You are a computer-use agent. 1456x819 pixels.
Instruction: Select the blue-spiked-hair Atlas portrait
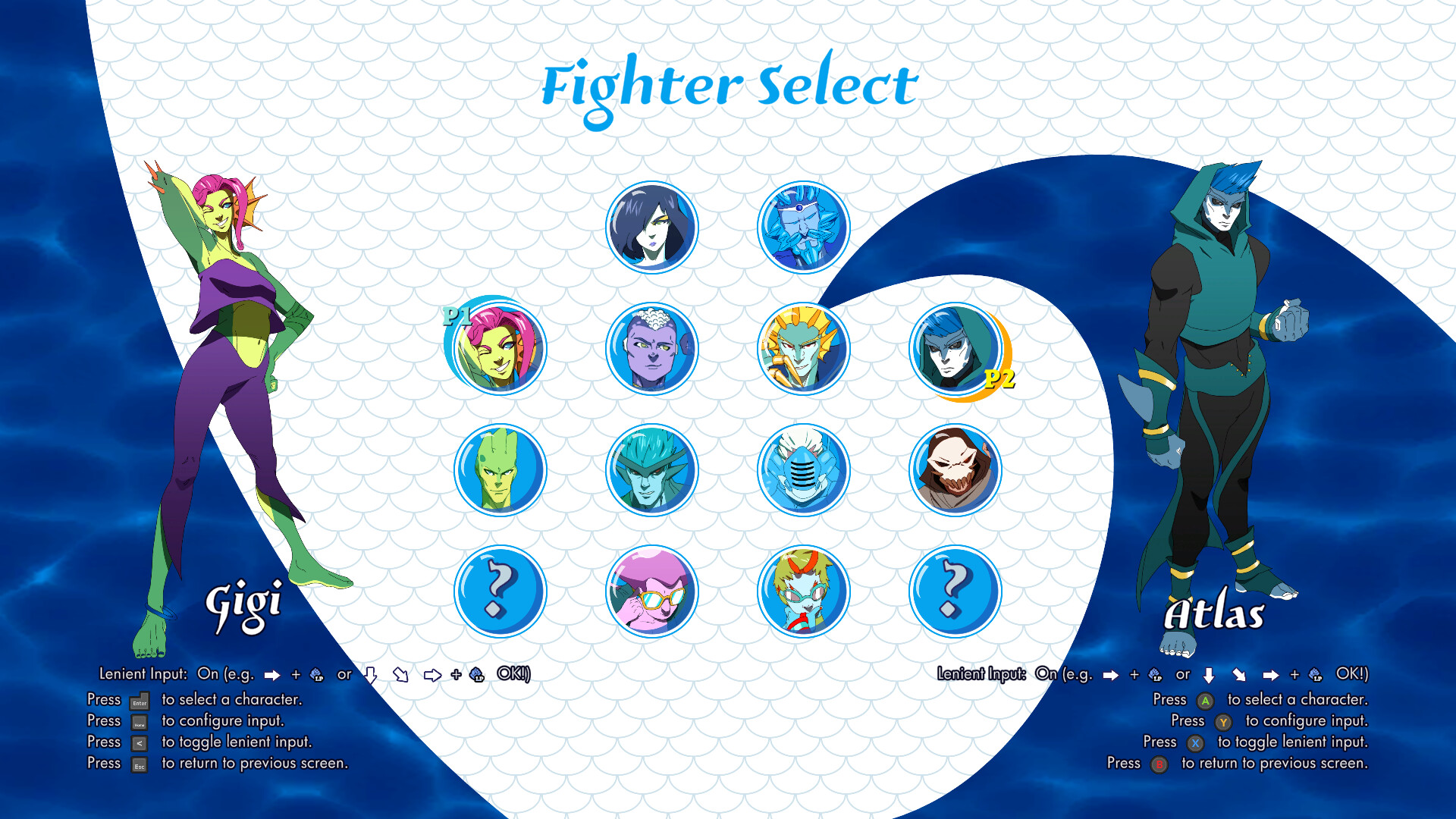(x=955, y=348)
